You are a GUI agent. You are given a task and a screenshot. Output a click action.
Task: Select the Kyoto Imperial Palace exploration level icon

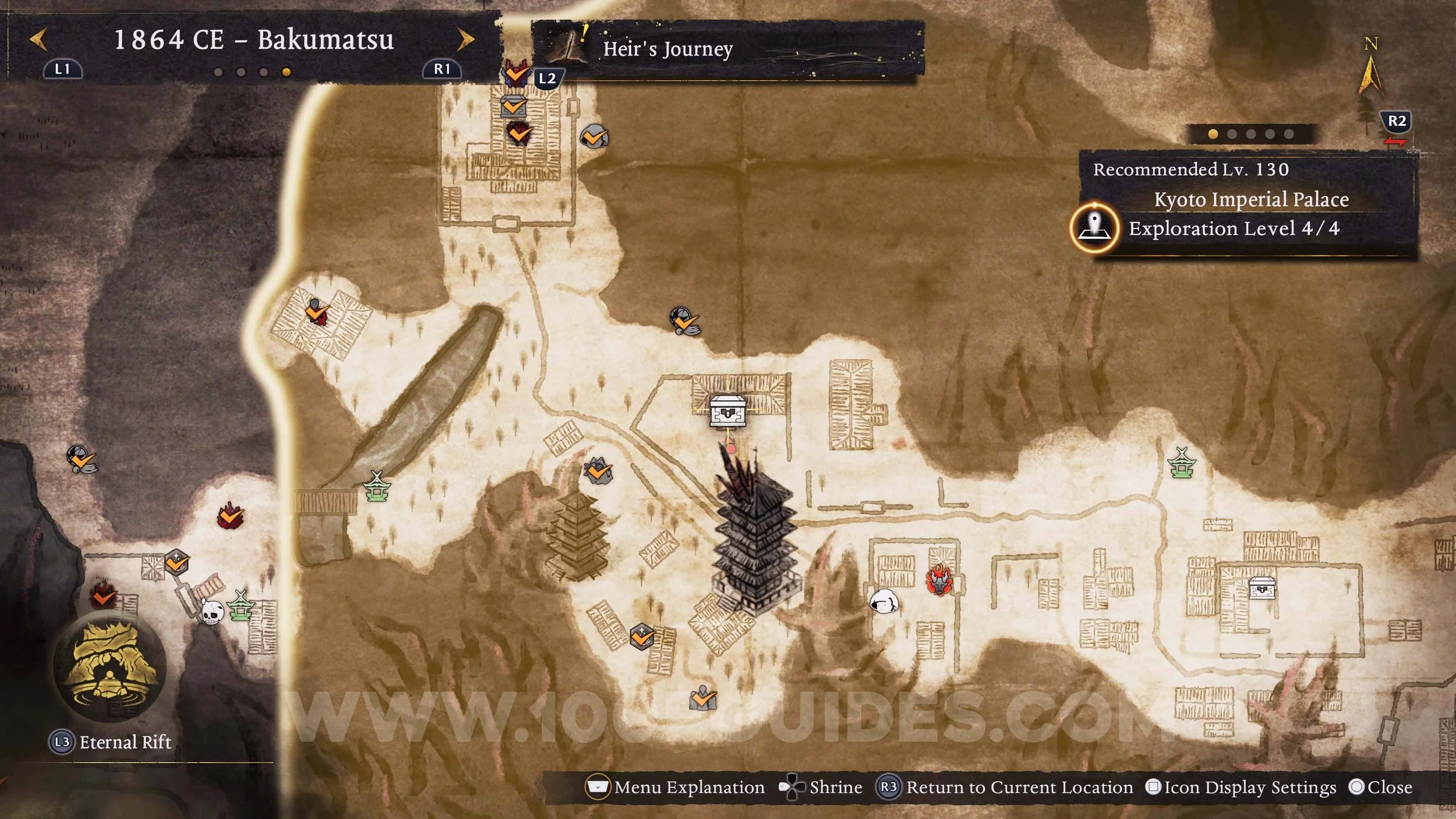point(1095,228)
